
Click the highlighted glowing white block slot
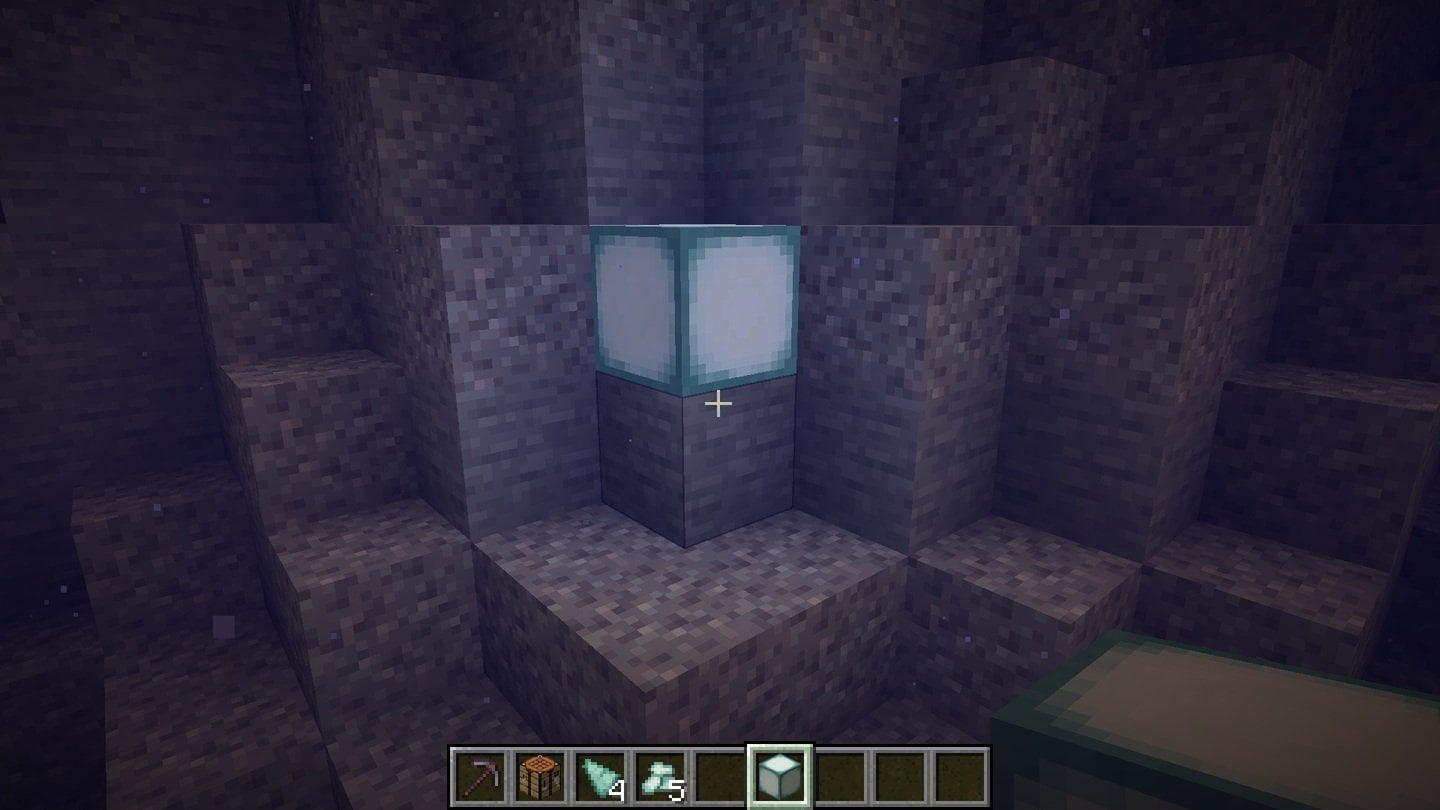(x=780, y=776)
